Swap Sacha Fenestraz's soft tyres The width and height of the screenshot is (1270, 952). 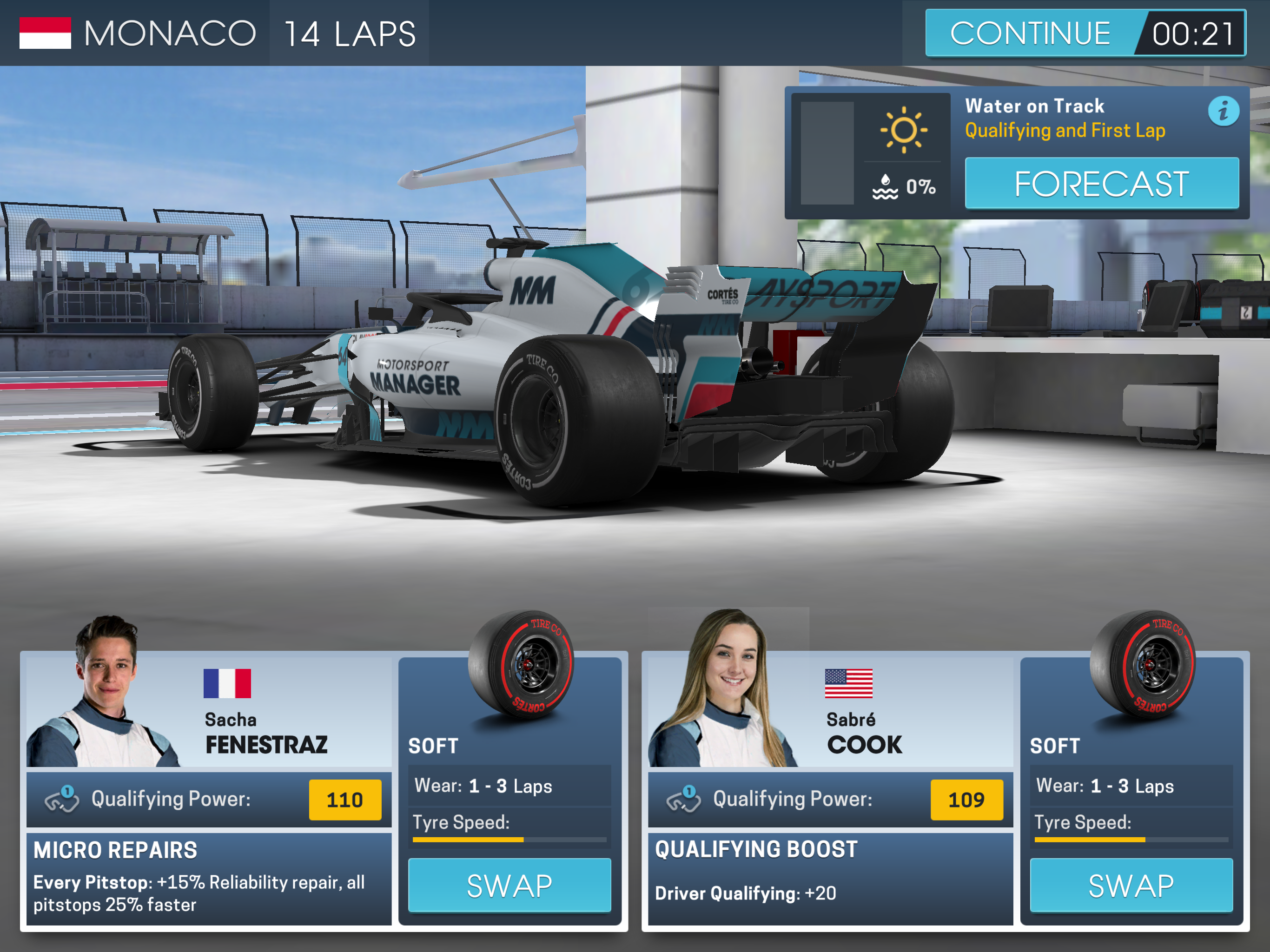point(509,885)
